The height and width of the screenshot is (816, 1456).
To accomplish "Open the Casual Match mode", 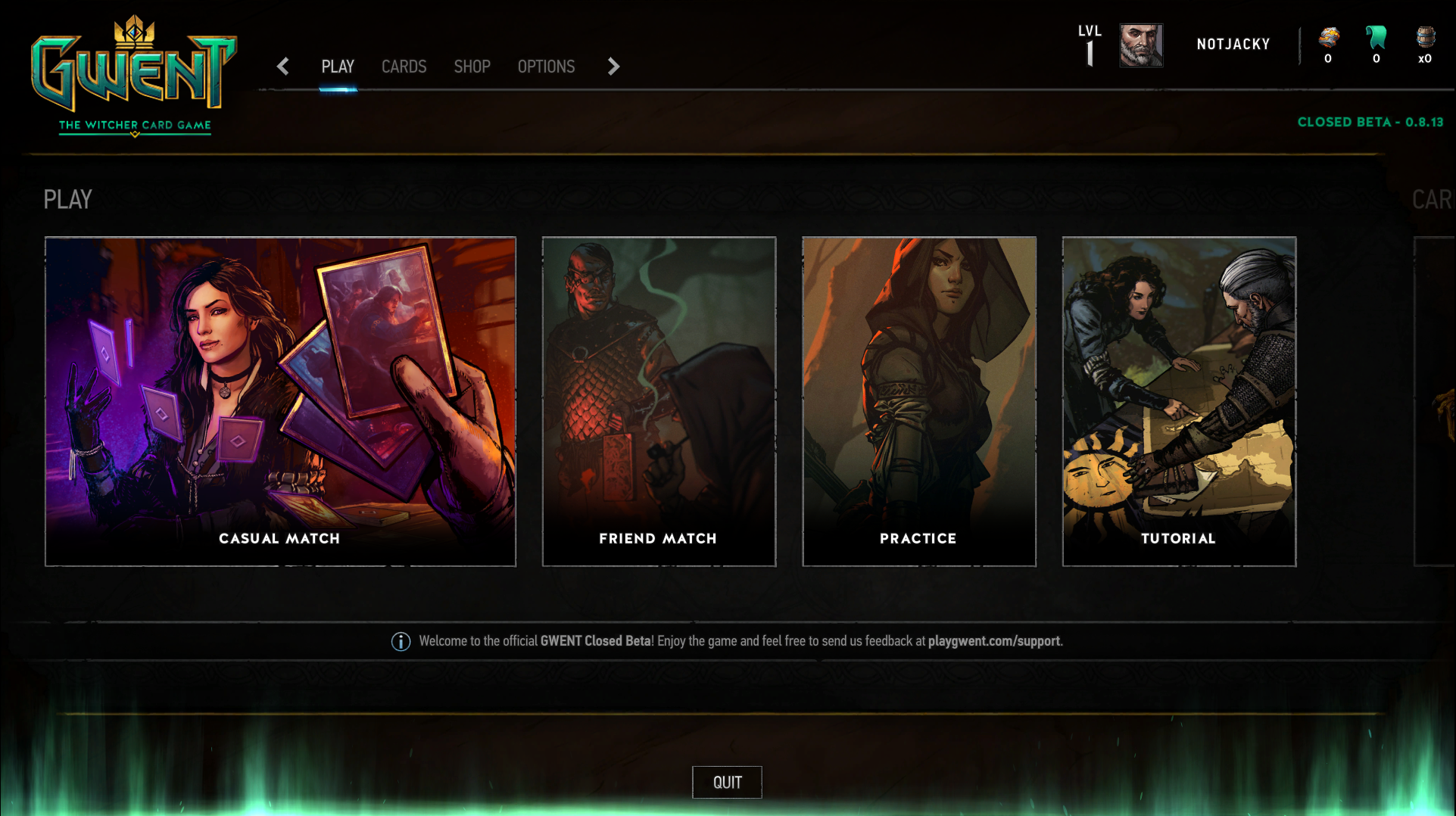I will (280, 401).
